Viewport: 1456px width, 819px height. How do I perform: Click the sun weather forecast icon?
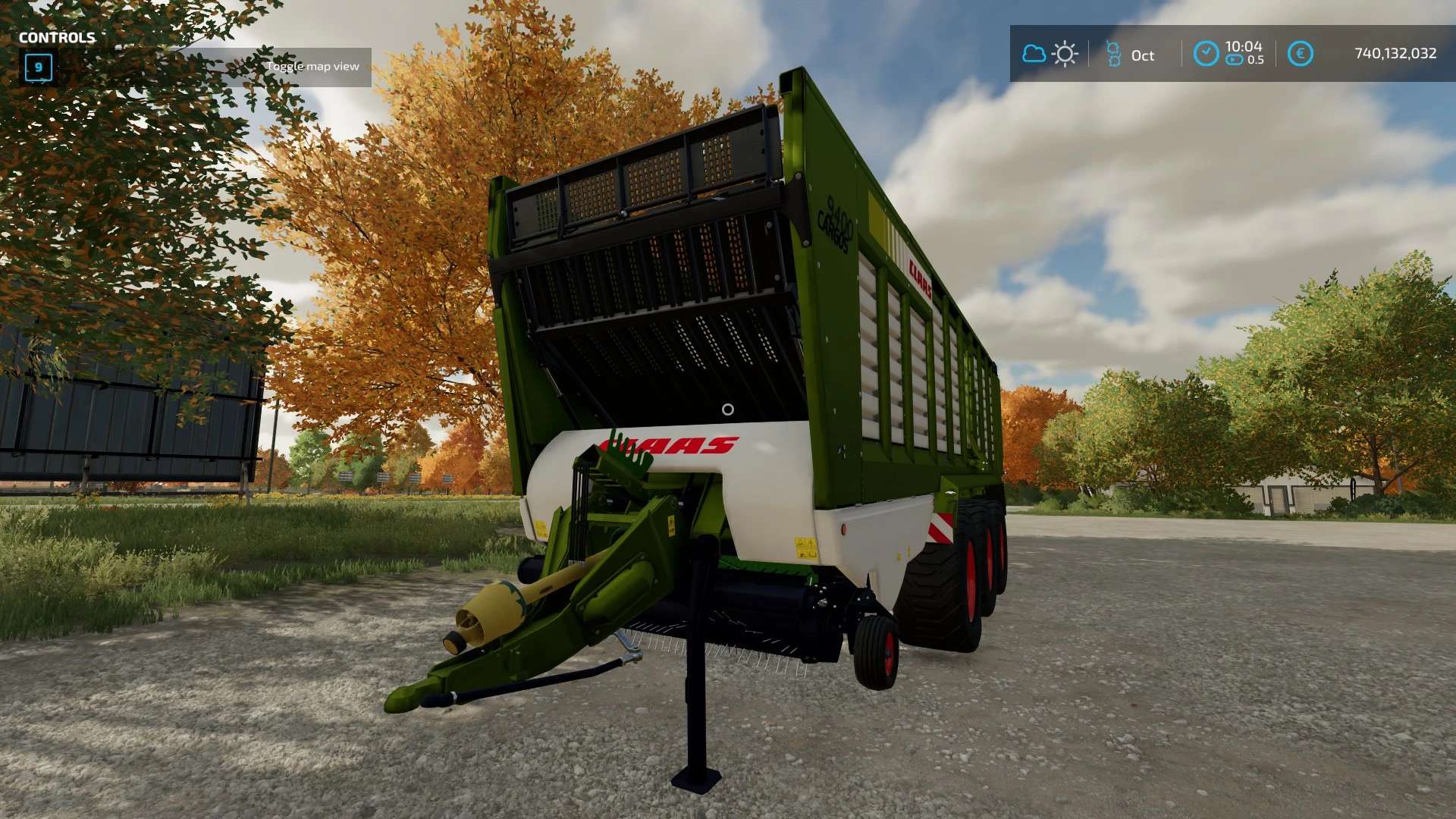[x=1065, y=54]
